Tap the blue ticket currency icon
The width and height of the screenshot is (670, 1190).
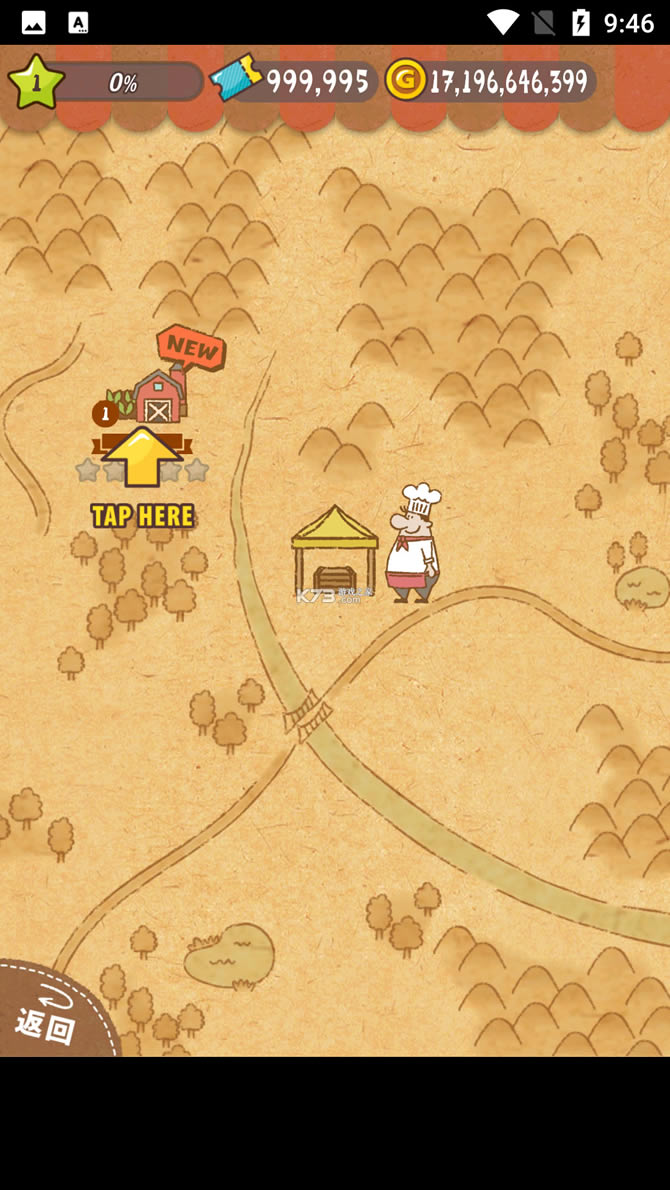236,79
